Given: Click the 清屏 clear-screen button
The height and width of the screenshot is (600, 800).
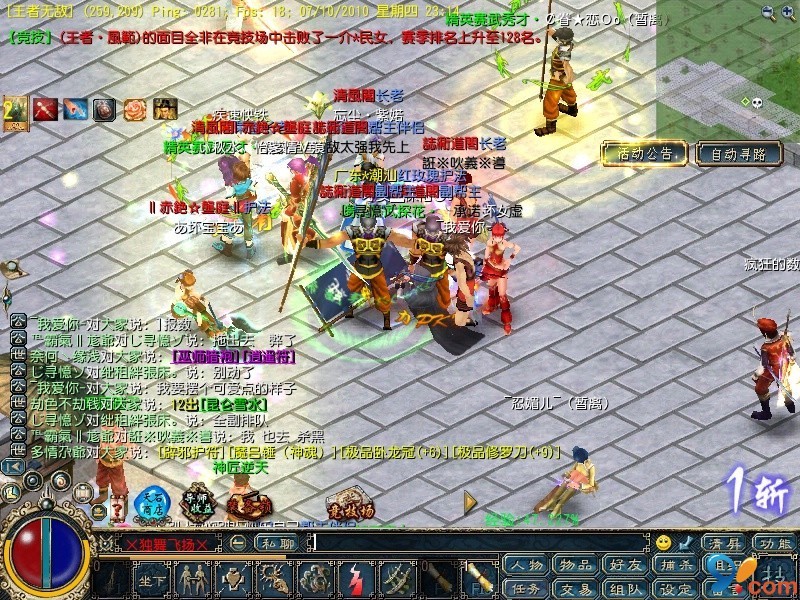Looking at the screenshot, I should tap(725, 543).
